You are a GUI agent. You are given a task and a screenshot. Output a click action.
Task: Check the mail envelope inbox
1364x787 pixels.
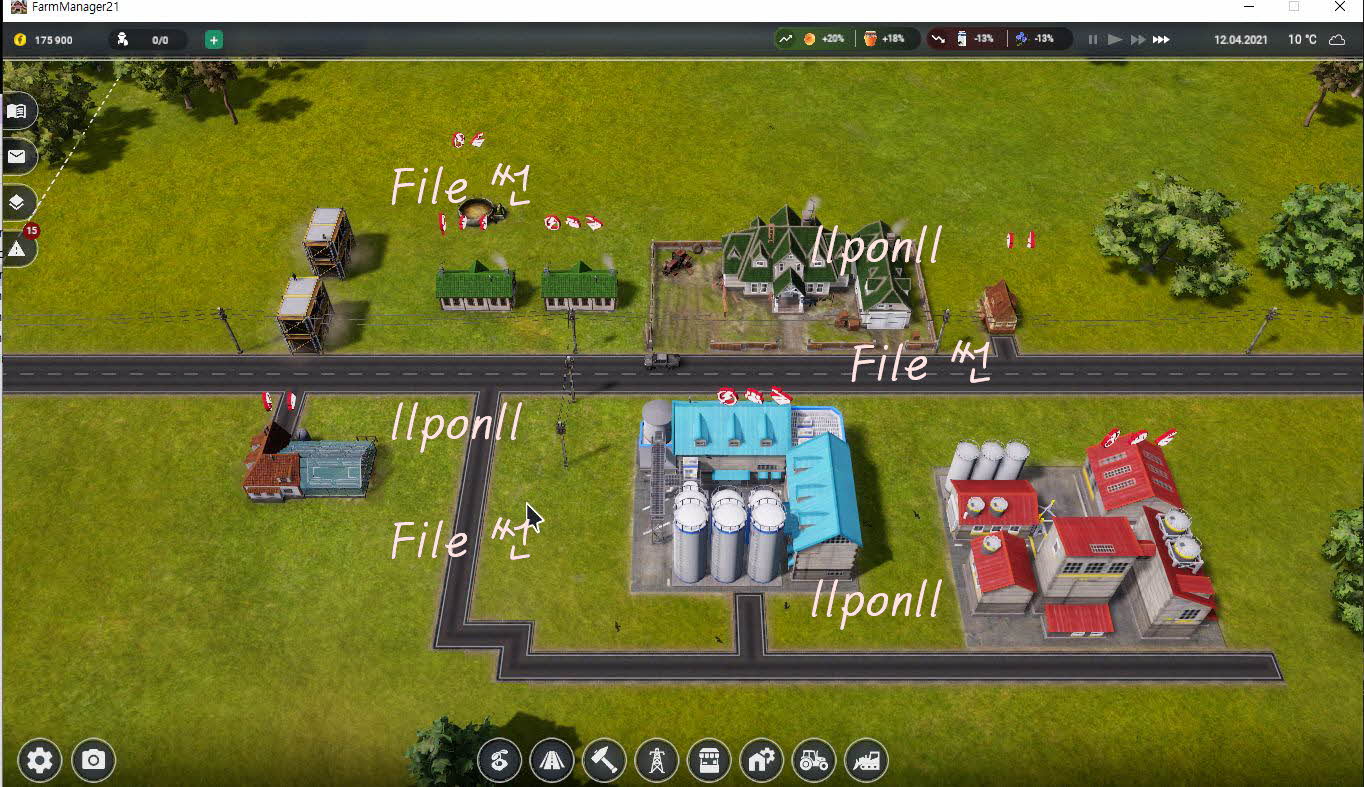click(17, 157)
